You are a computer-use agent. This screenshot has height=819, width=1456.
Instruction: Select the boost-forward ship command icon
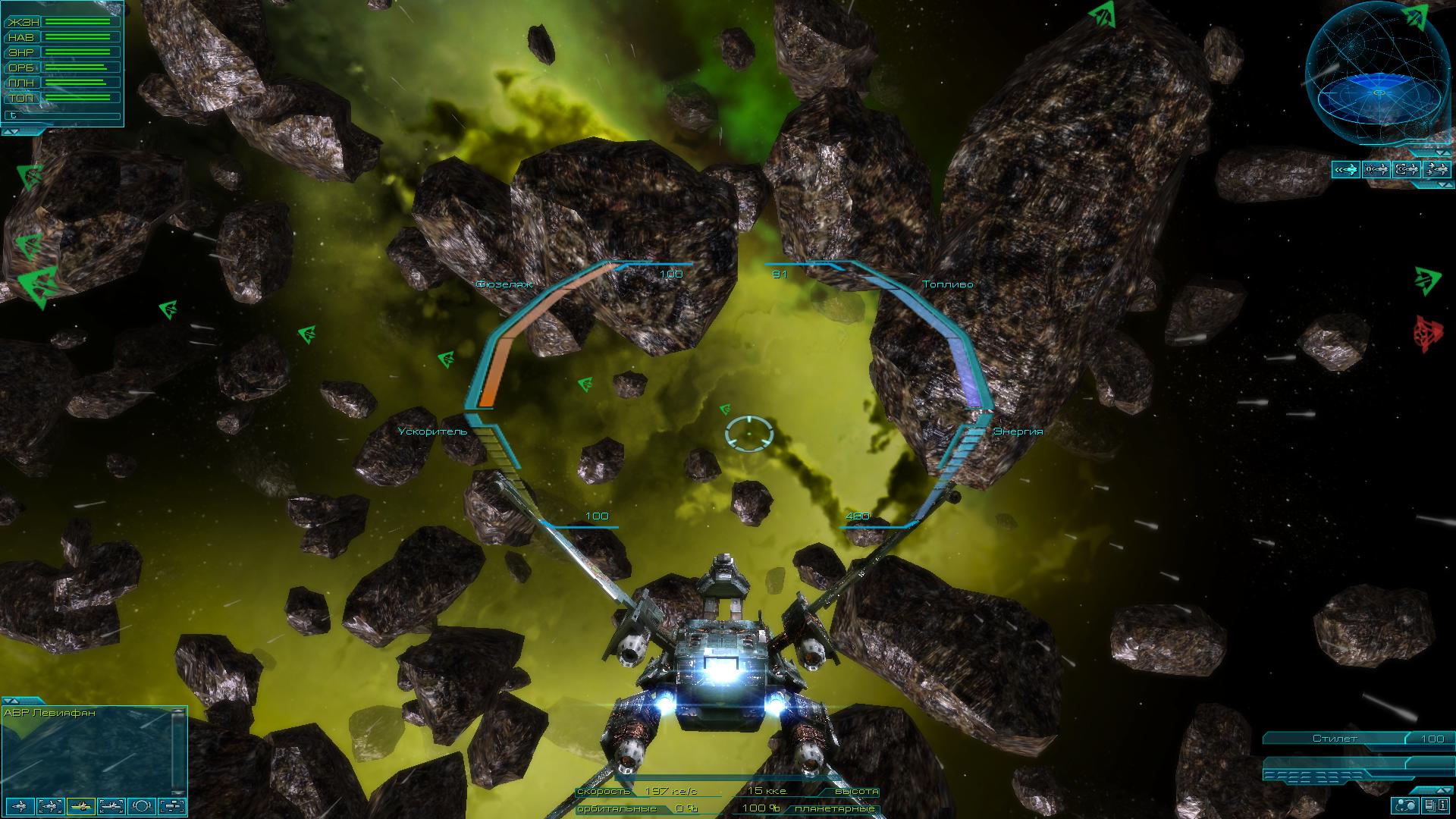1345,169
